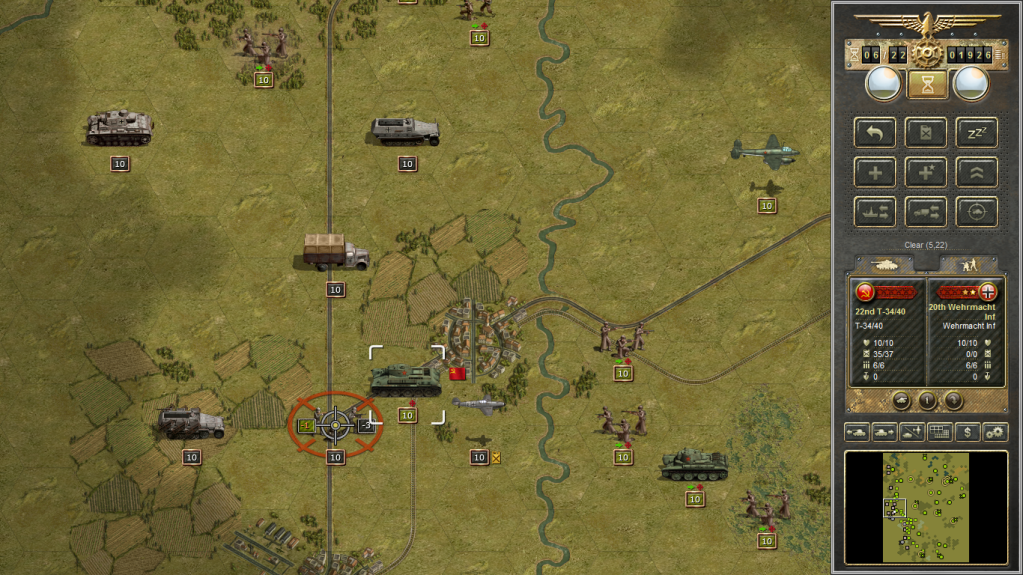The image size is (1023, 575).
Task: Give the unit replacements with the plus button
Action: 875,172
